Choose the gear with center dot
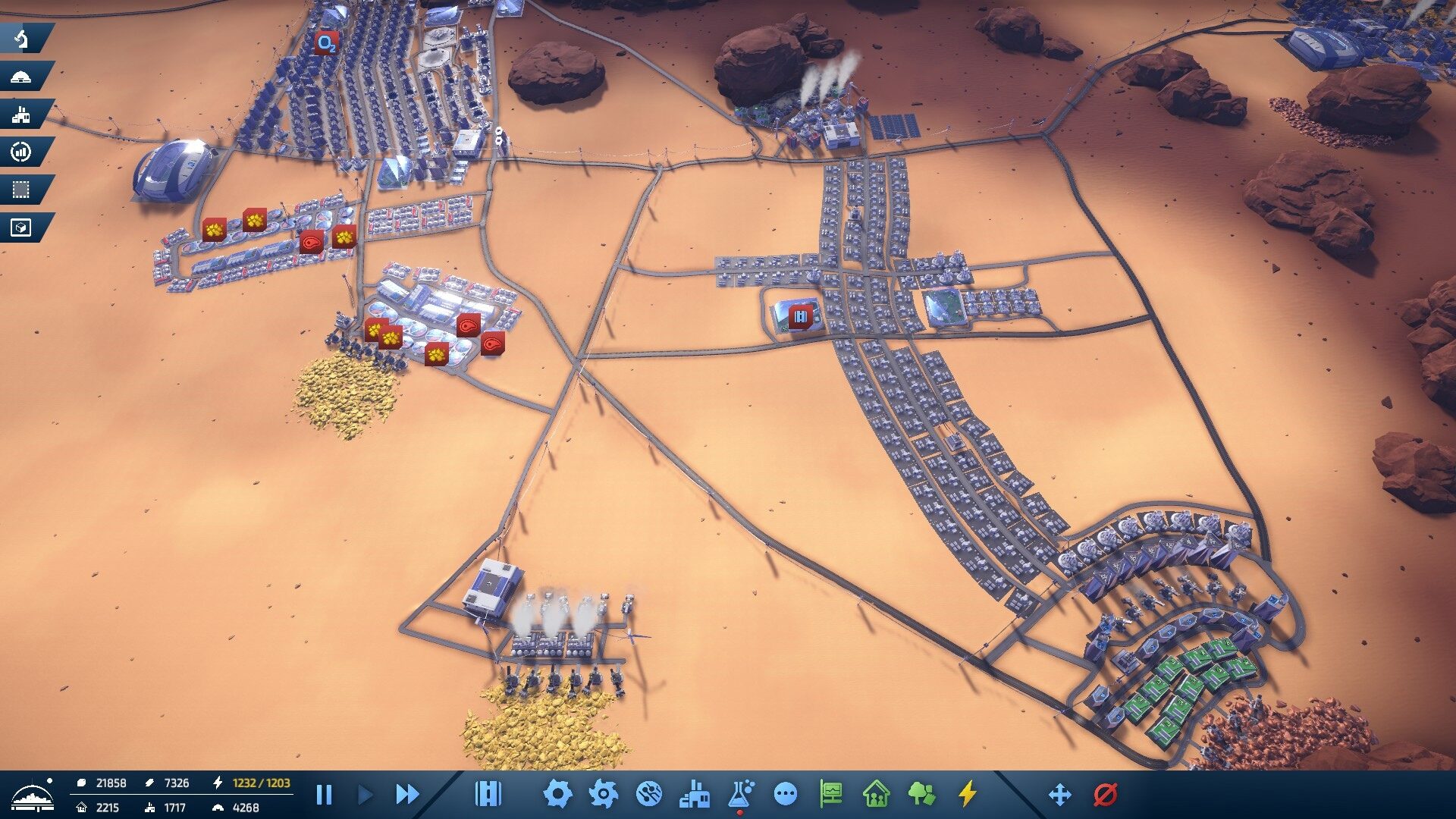The width and height of the screenshot is (1456, 819). (603, 794)
